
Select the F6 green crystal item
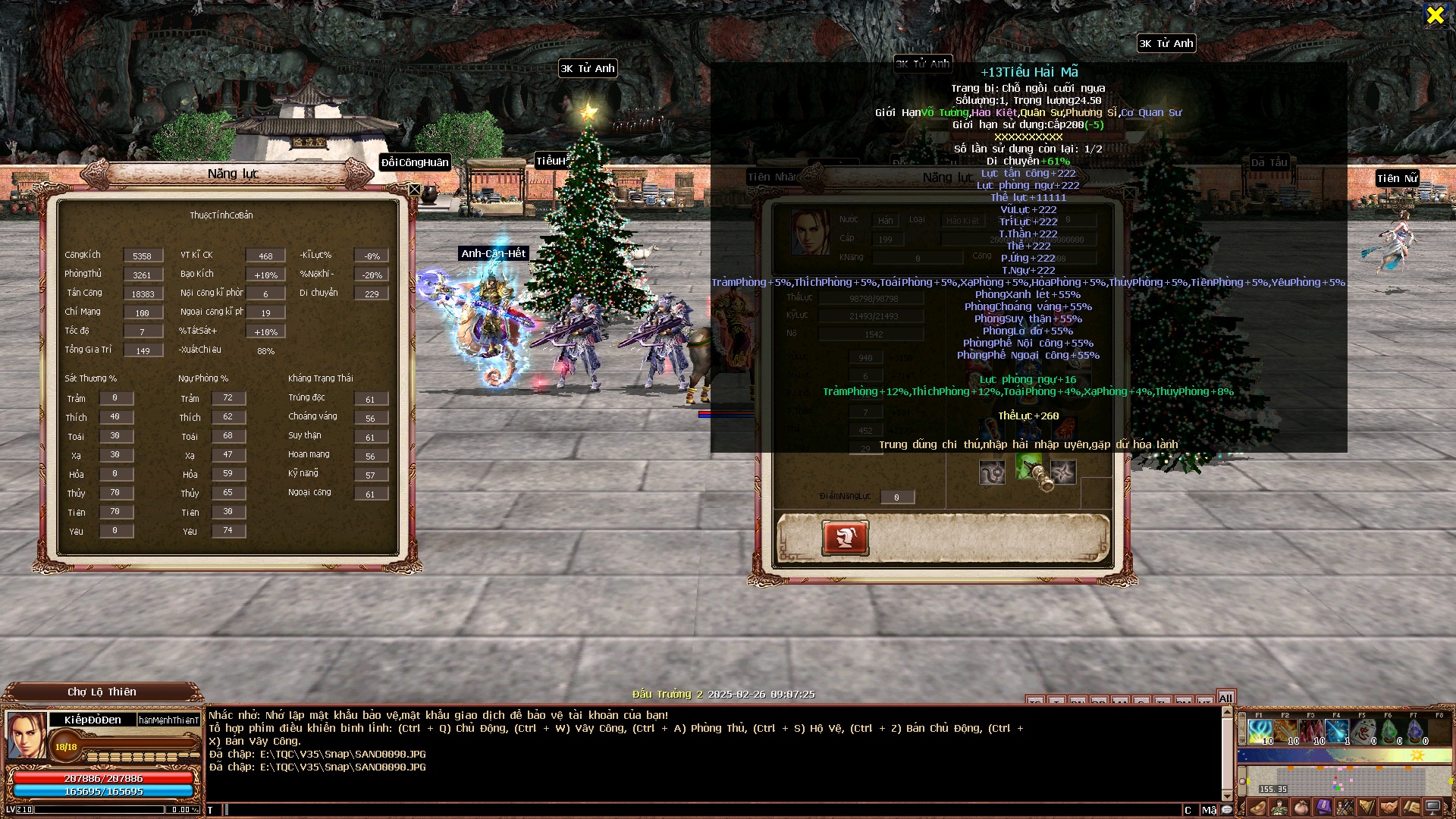1389,732
